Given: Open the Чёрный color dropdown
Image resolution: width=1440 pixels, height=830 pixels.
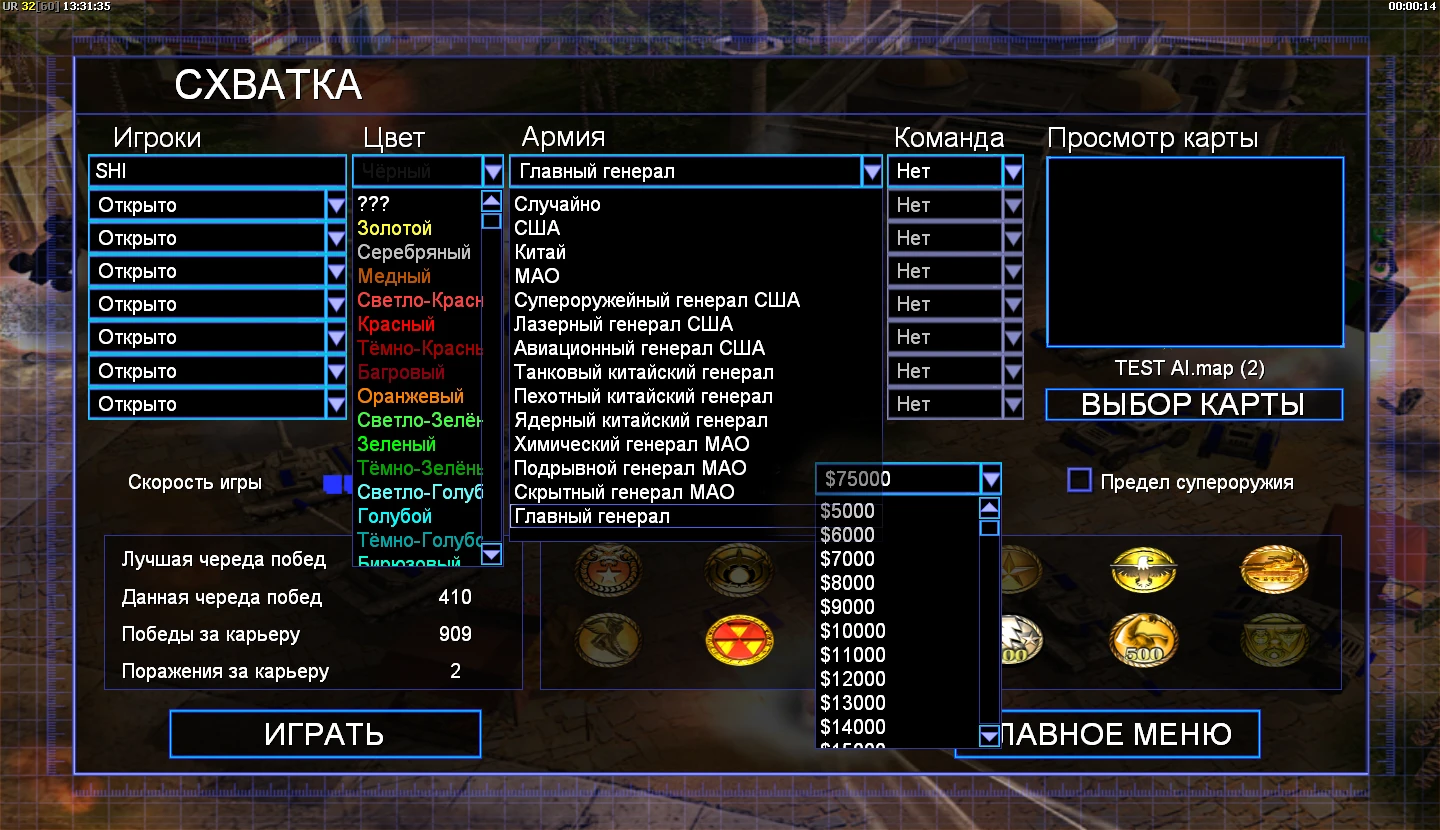Looking at the screenshot, I should coord(492,170).
